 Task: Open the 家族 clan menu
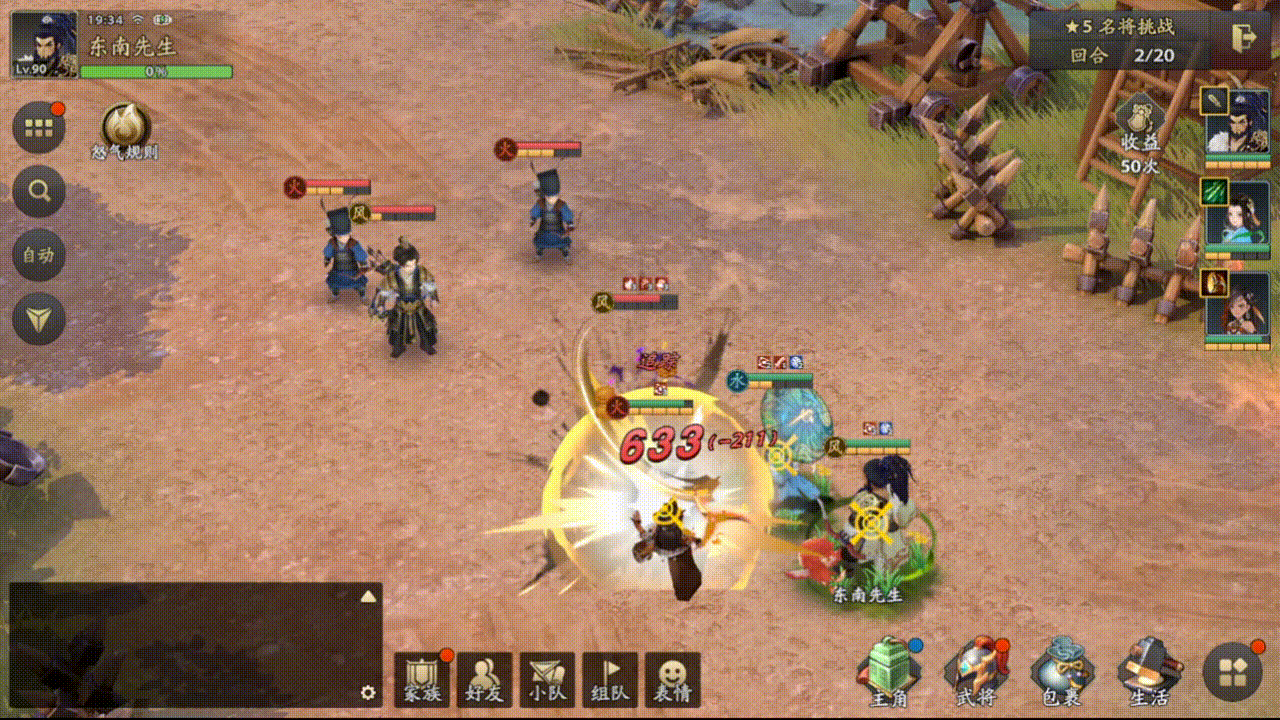[421, 679]
